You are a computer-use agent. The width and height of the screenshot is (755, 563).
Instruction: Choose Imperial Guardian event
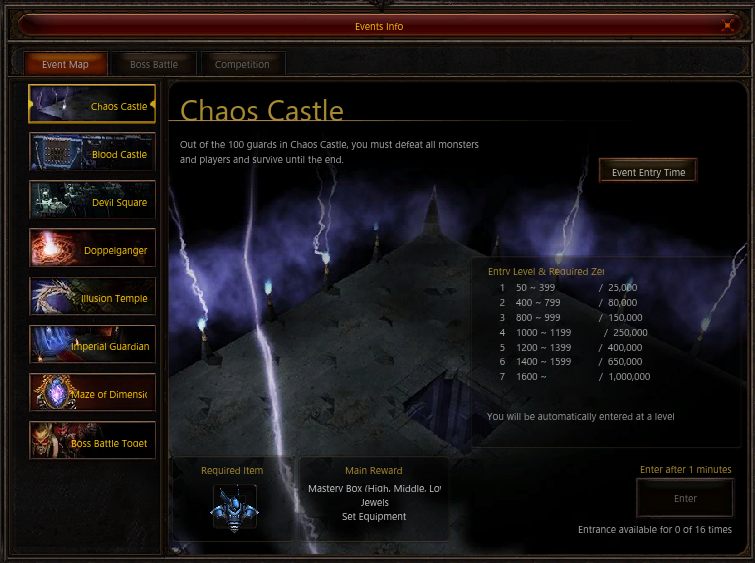92,346
